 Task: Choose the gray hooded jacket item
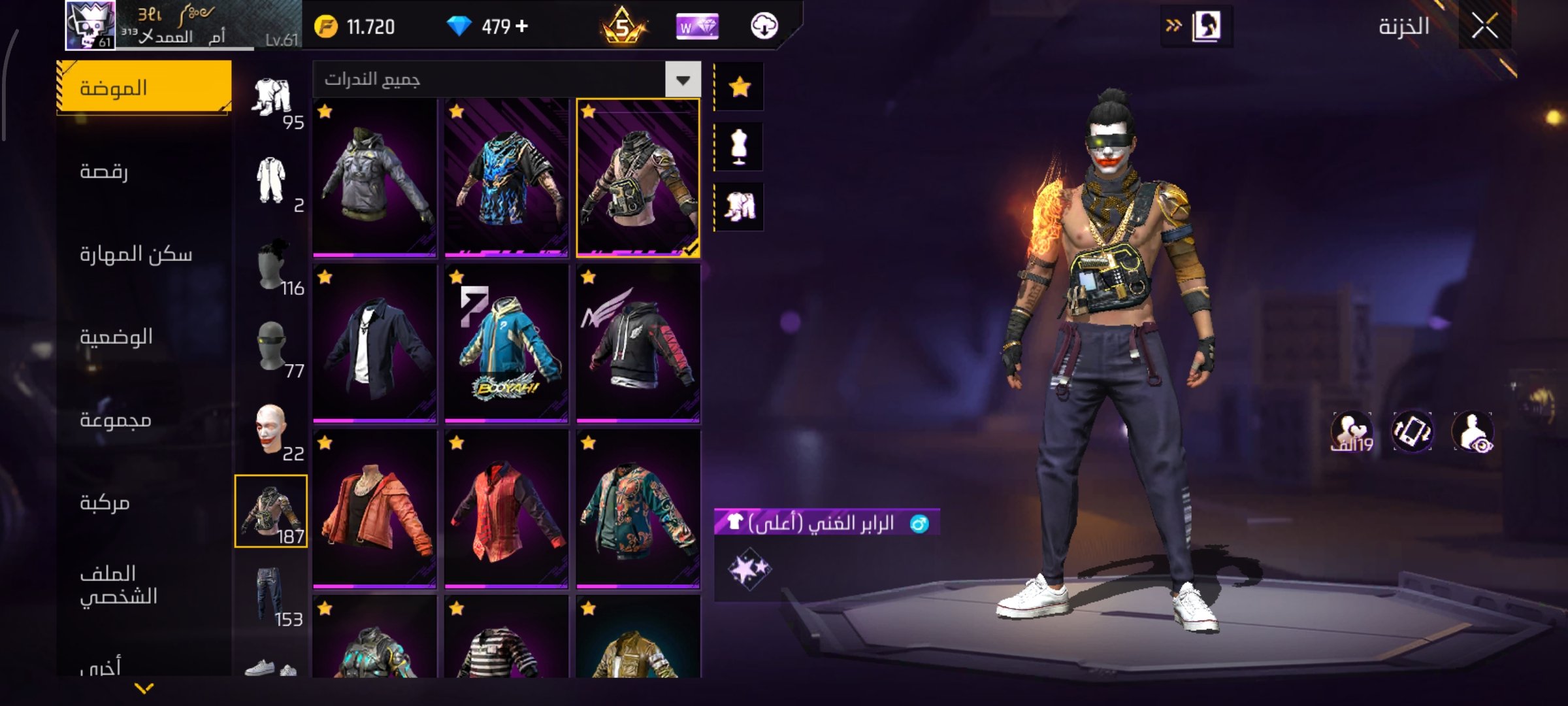click(374, 176)
